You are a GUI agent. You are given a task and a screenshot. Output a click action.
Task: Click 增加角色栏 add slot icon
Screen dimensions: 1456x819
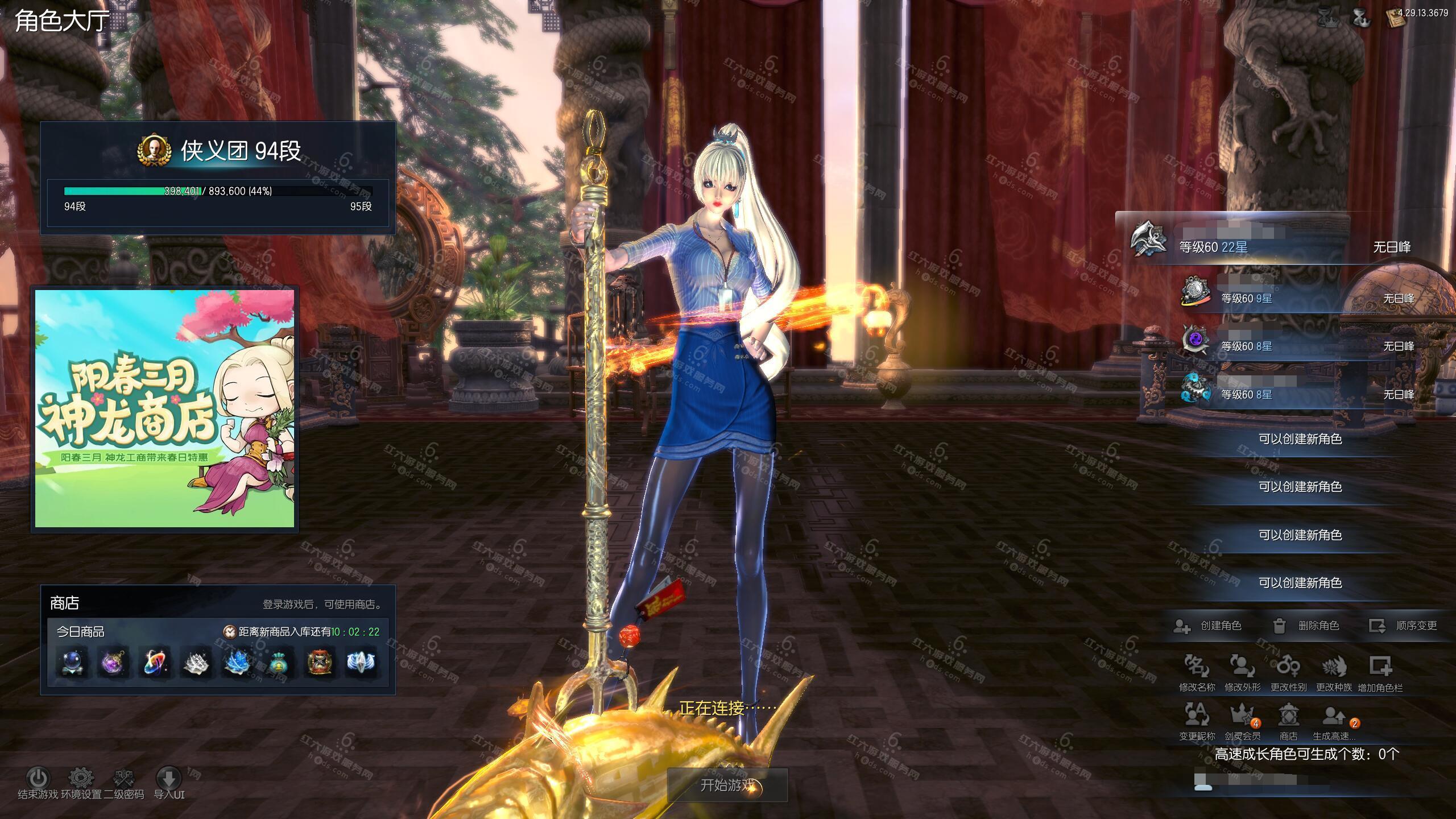[x=1380, y=667]
